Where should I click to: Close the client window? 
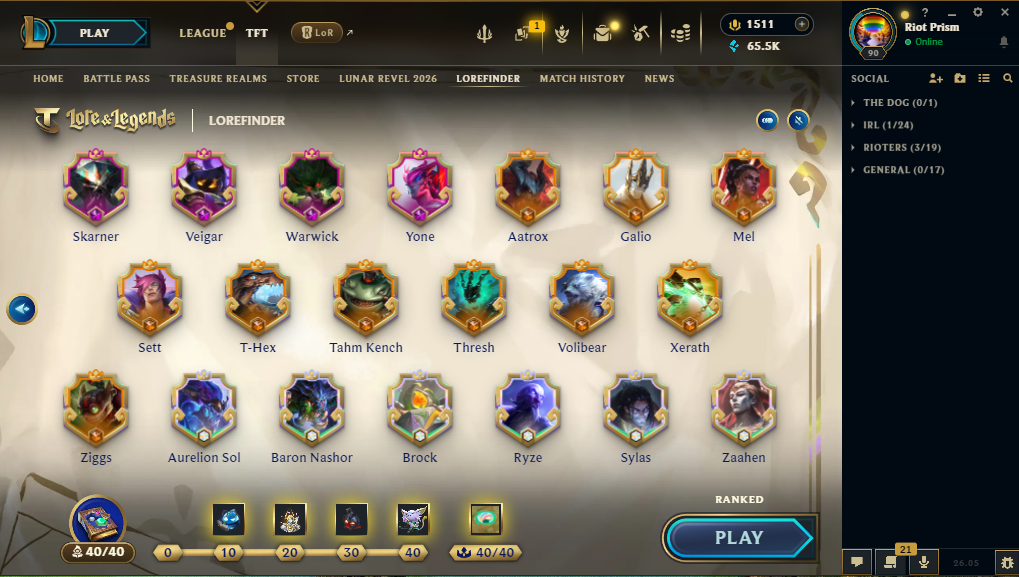(x=1004, y=12)
